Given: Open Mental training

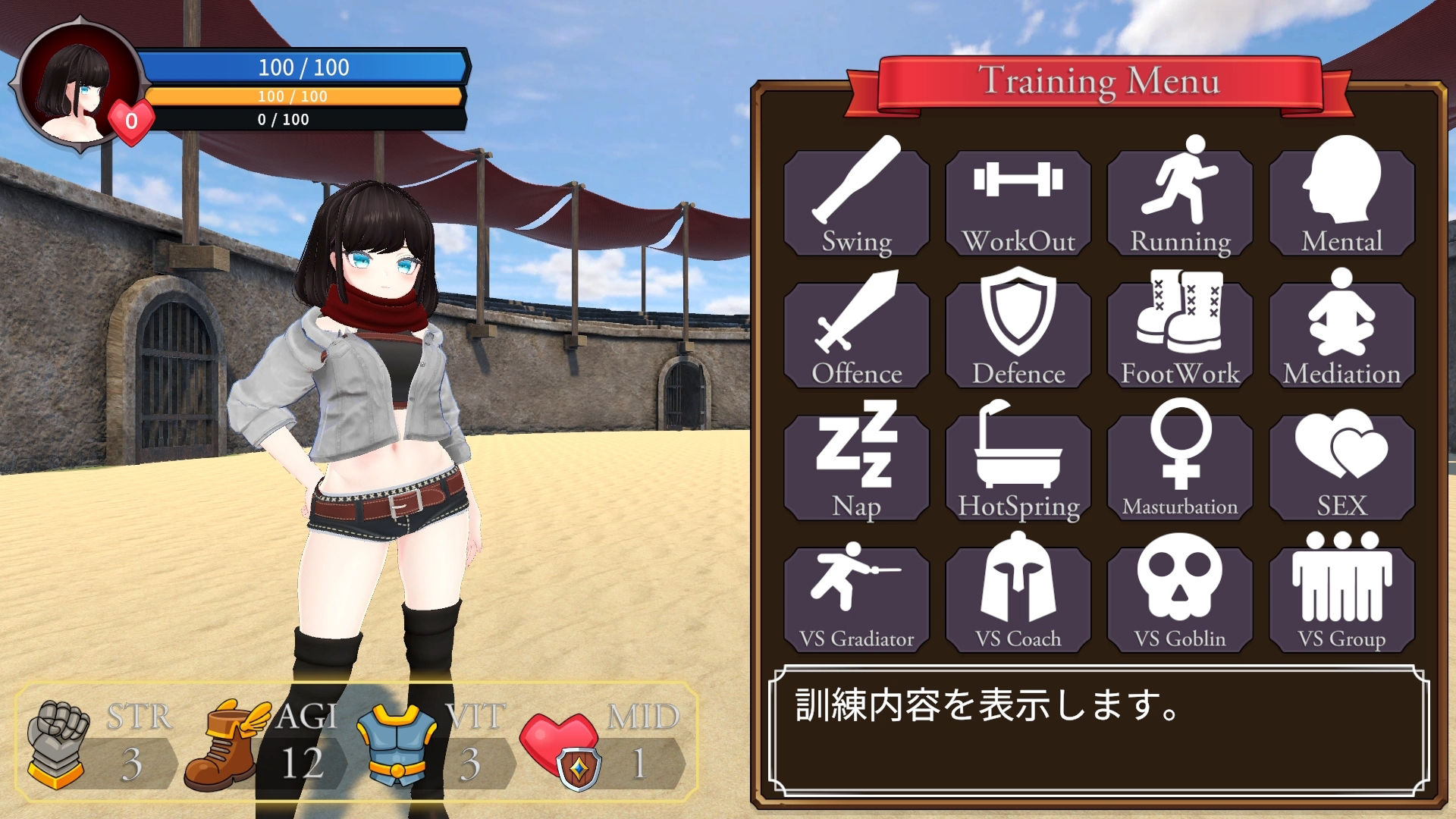Looking at the screenshot, I should coord(1342,201).
